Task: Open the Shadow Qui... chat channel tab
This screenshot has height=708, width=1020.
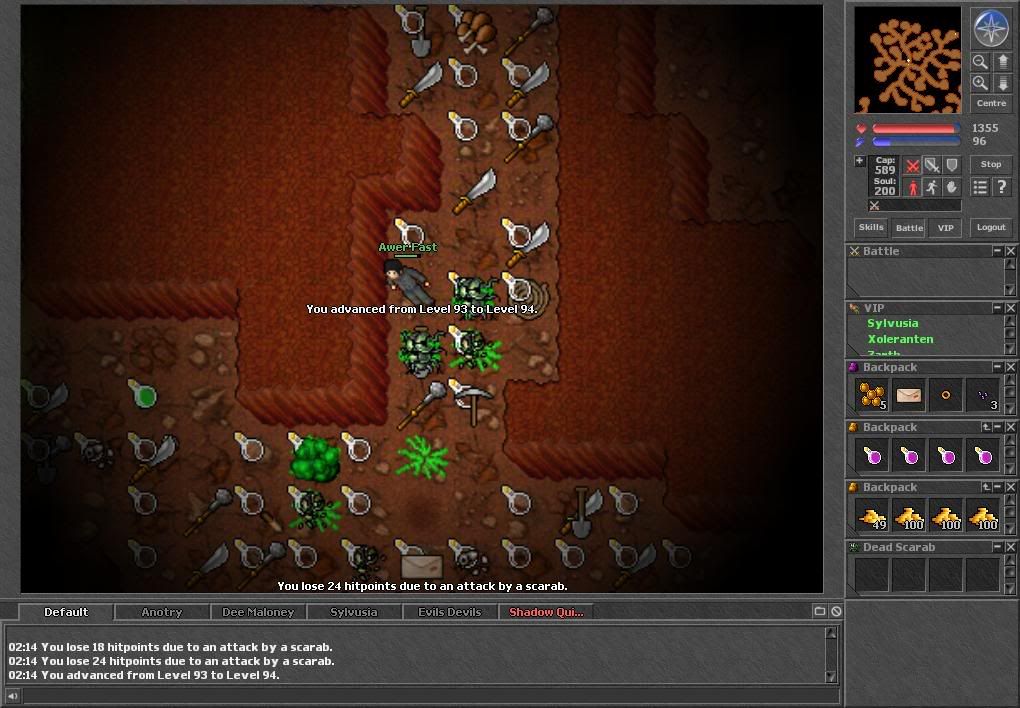Action: (545, 612)
